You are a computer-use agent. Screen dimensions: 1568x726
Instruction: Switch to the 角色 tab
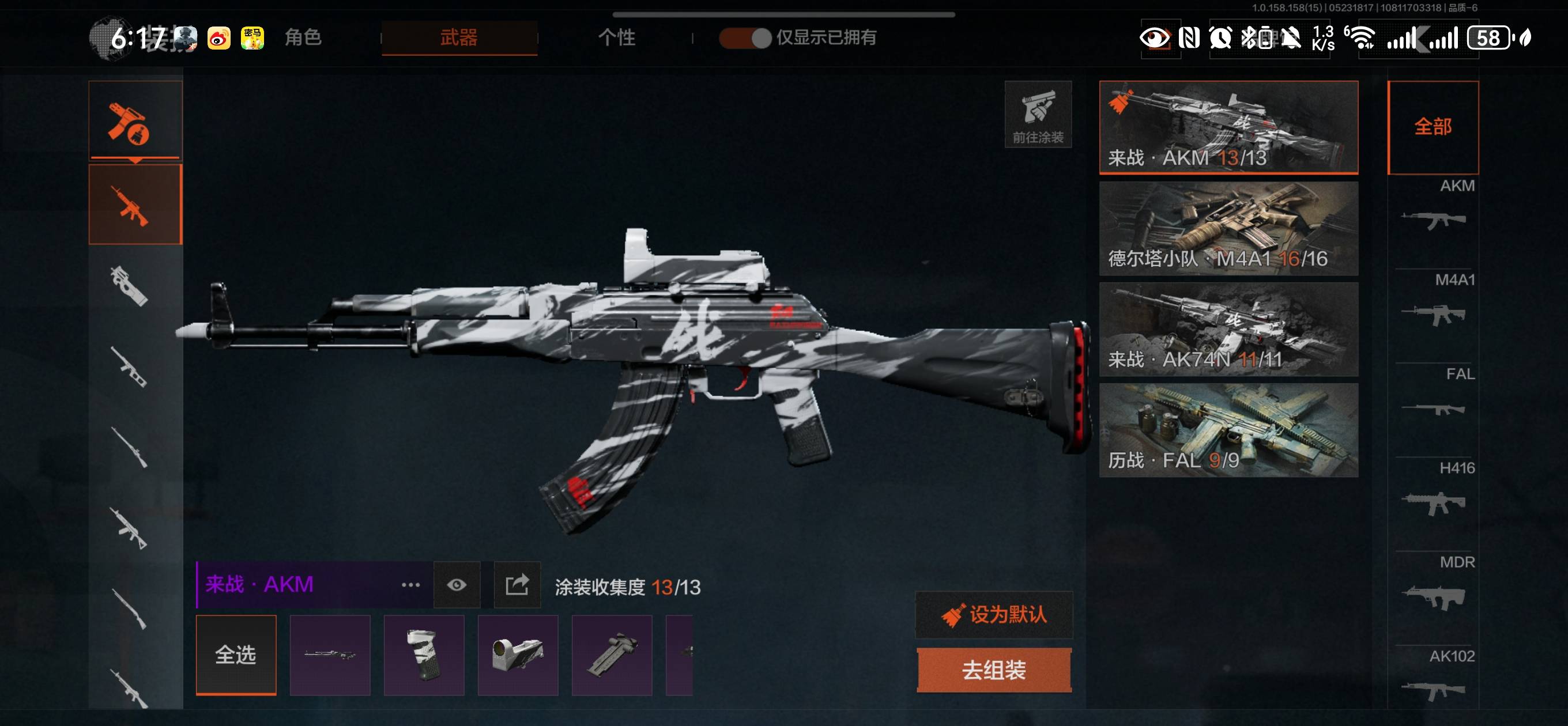tap(303, 37)
